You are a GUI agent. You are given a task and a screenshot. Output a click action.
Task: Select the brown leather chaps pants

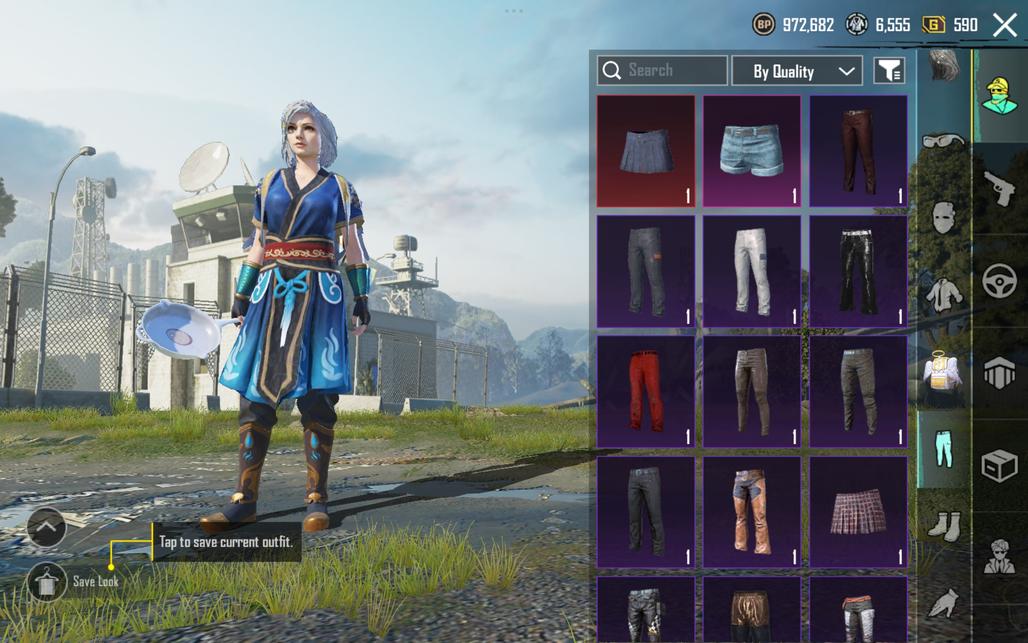pos(752,511)
